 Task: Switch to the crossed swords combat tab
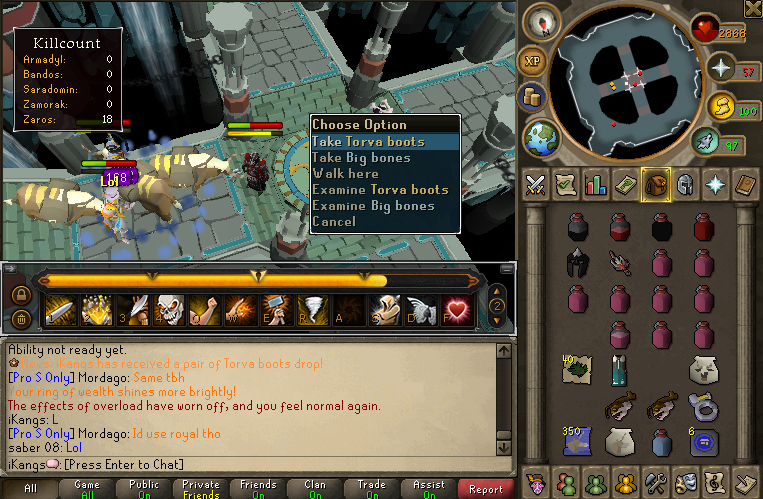pyautogui.click(x=535, y=185)
